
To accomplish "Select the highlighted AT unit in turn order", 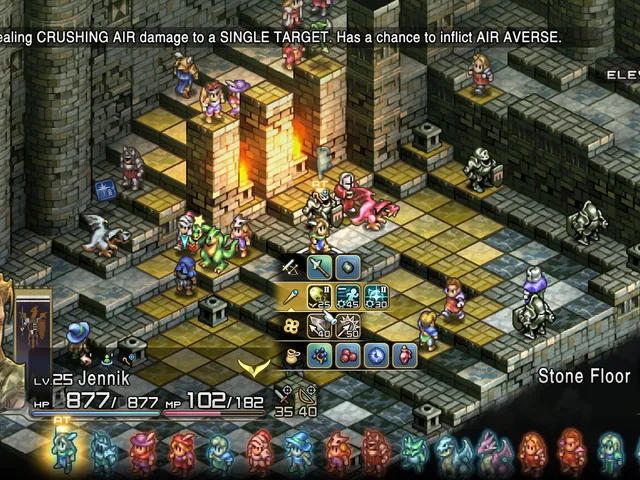I will 66,451.
